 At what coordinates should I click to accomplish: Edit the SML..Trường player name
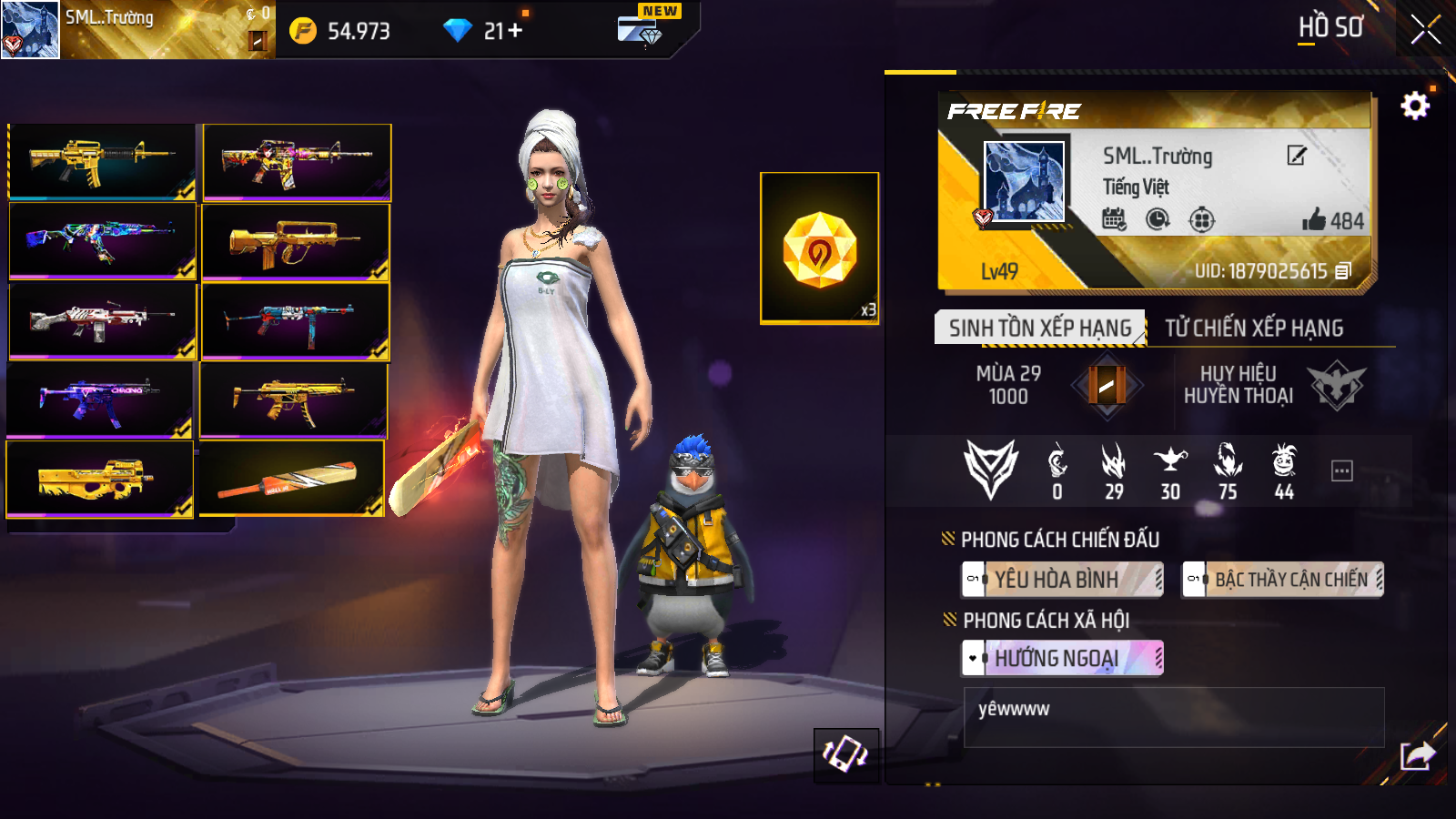(x=1297, y=156)
